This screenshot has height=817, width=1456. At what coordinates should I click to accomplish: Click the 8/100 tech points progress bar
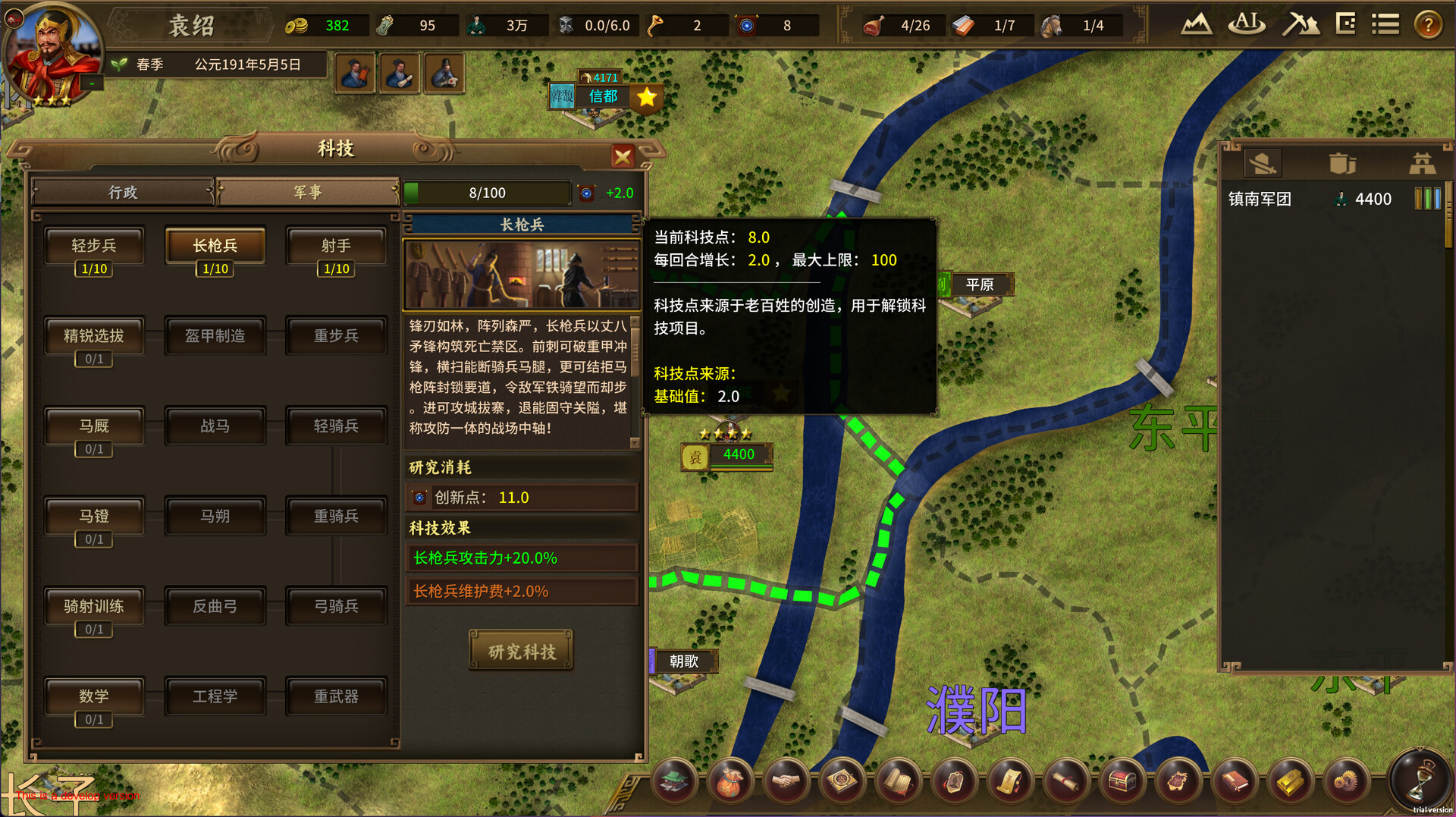pyautogui.click(x=488, y=193)
